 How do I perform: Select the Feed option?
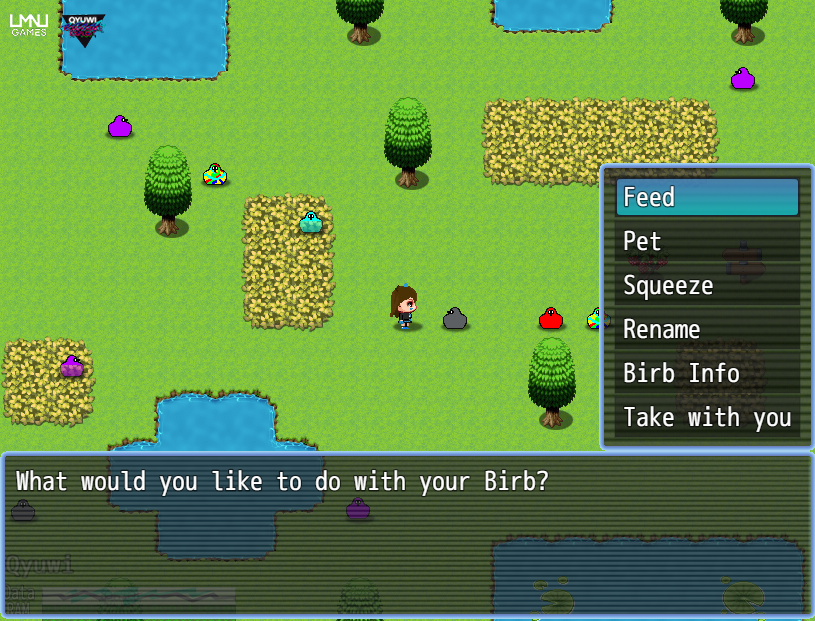[x=707, y=198]
